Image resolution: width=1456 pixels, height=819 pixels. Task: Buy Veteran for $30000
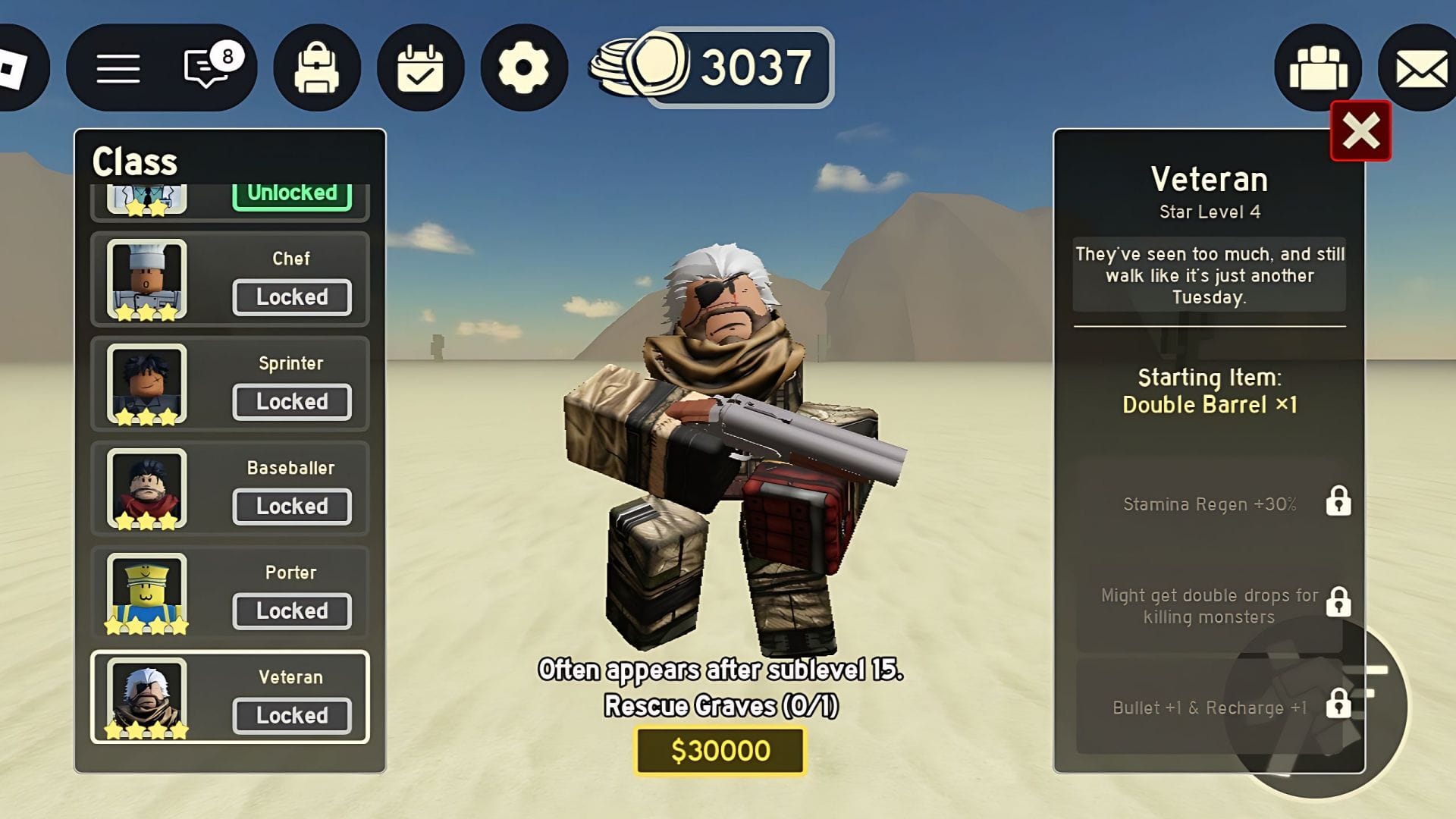click(x=719, y=751)
